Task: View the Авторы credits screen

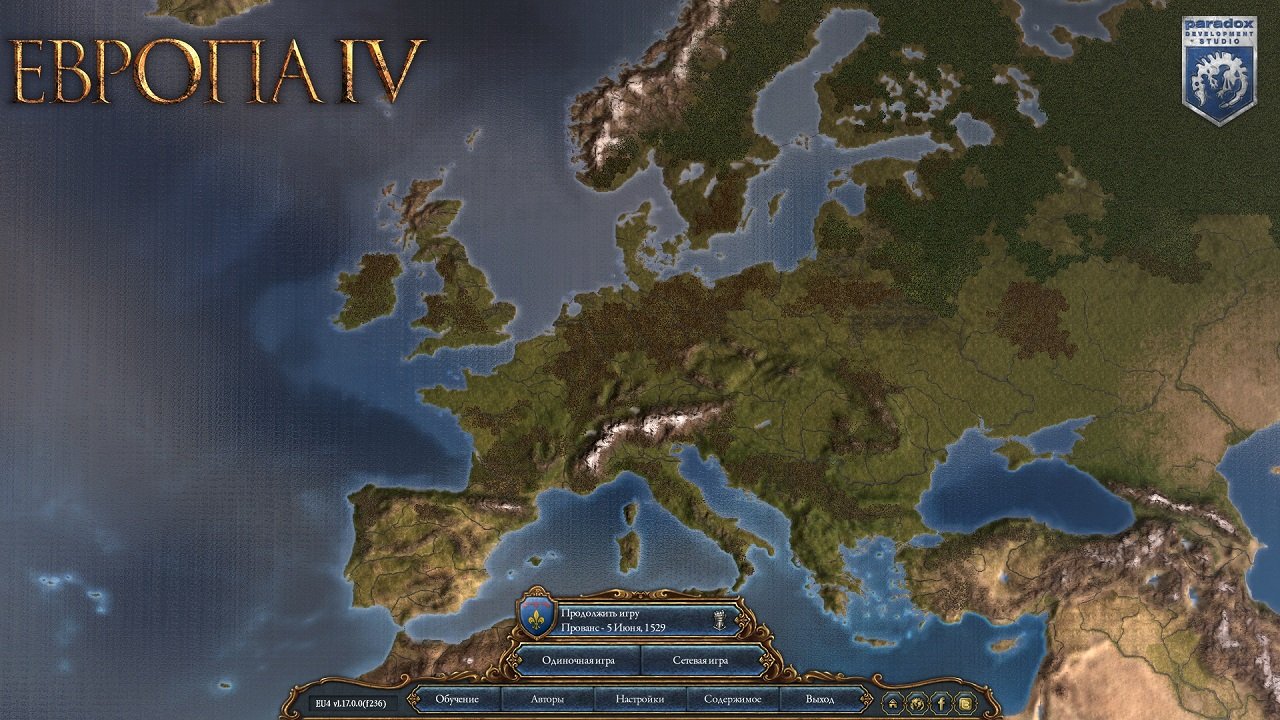Action: point(550,700)
